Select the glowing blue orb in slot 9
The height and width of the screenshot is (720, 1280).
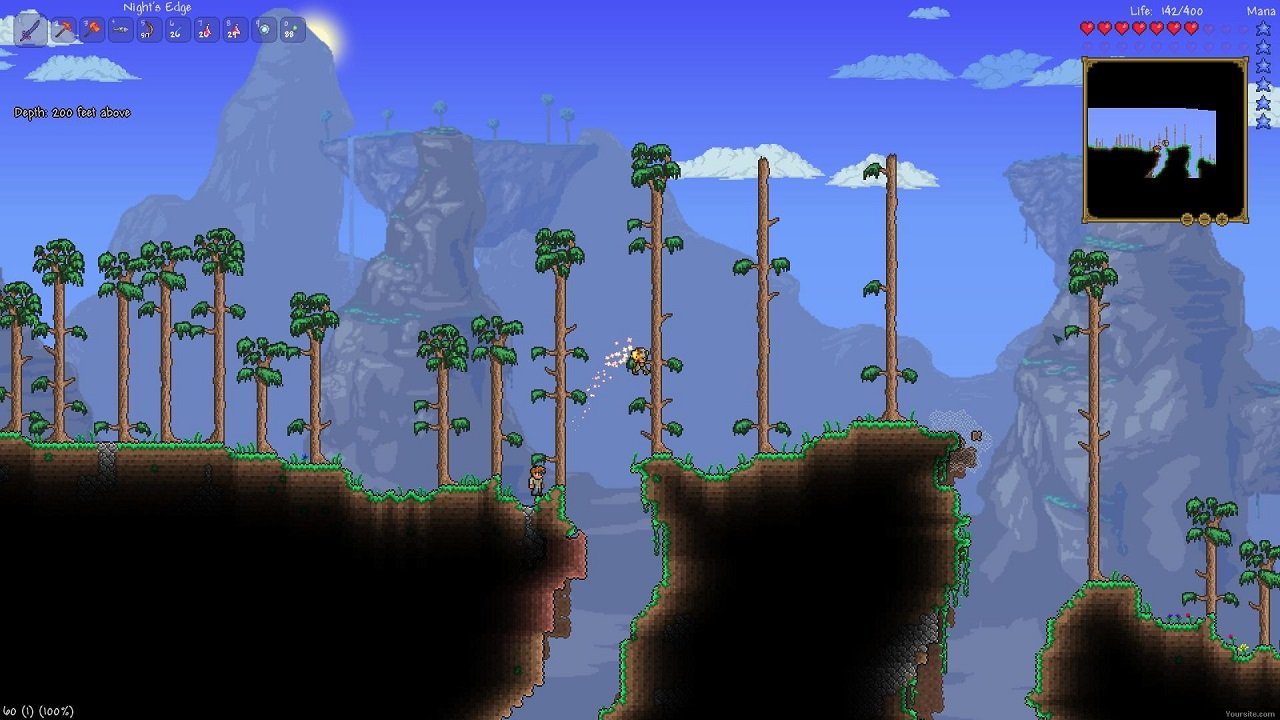266,29
